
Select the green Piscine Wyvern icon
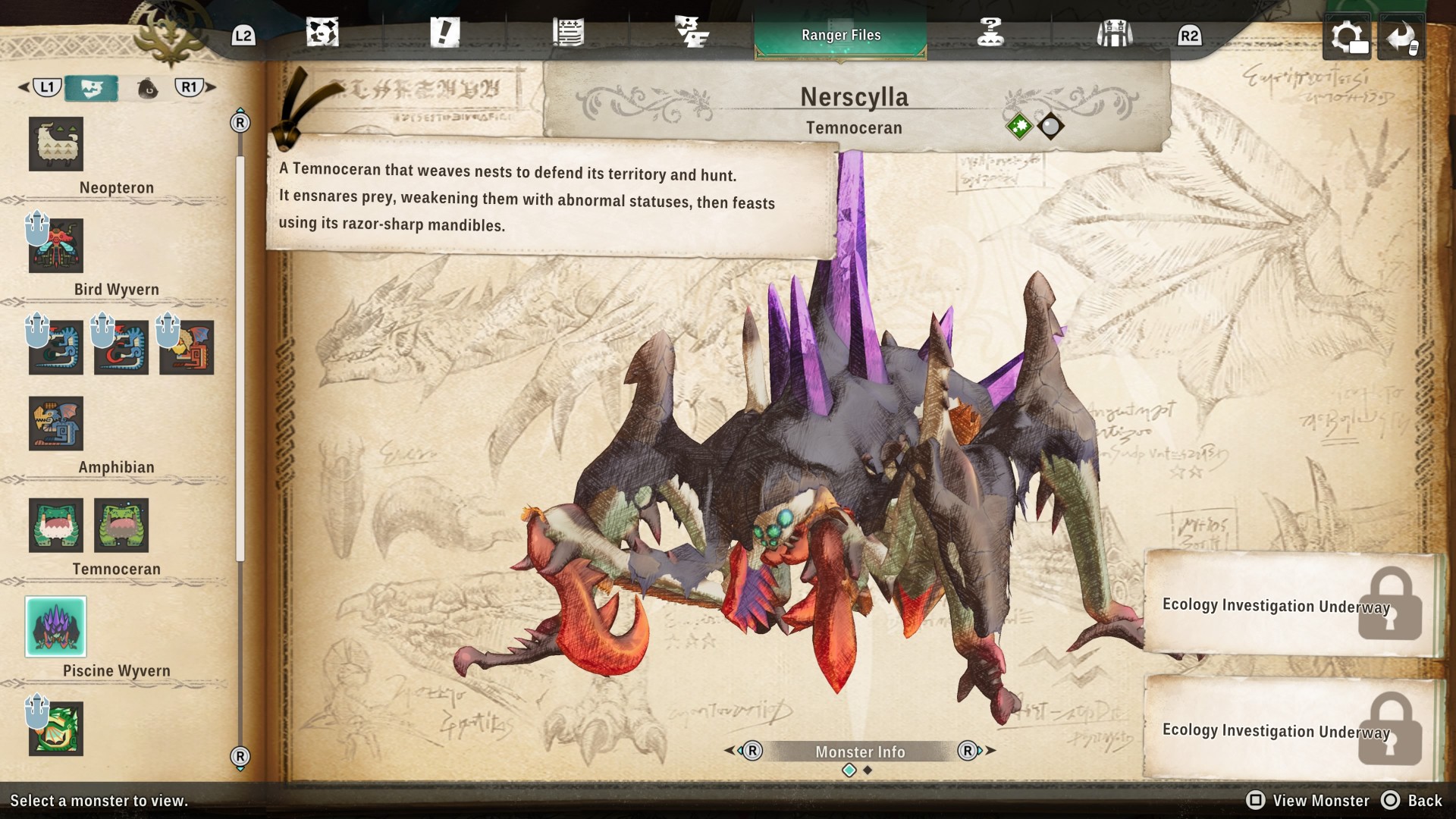click(x=56, y=729)
